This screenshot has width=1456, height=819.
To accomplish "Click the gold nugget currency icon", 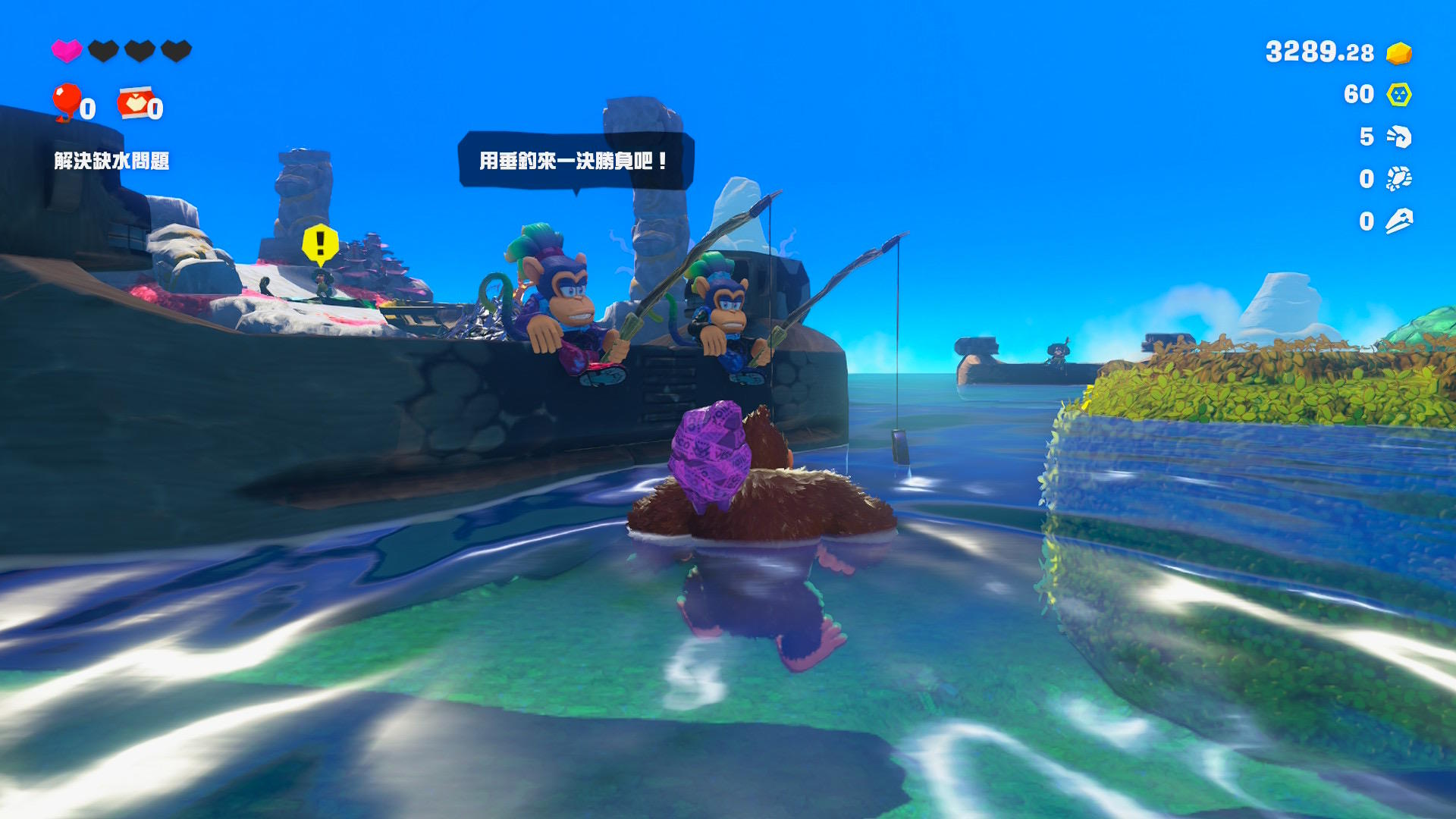I will click(x=1398, y=53).
